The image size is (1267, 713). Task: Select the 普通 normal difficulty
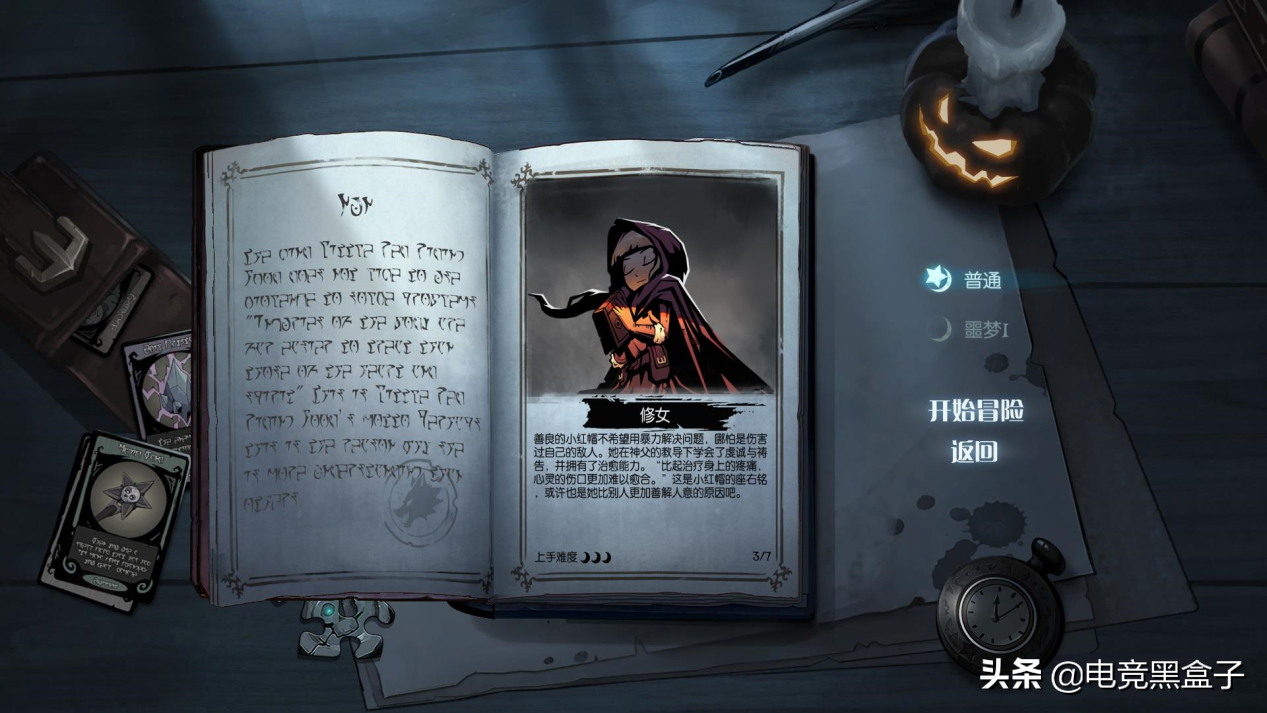tap(981, 280)
